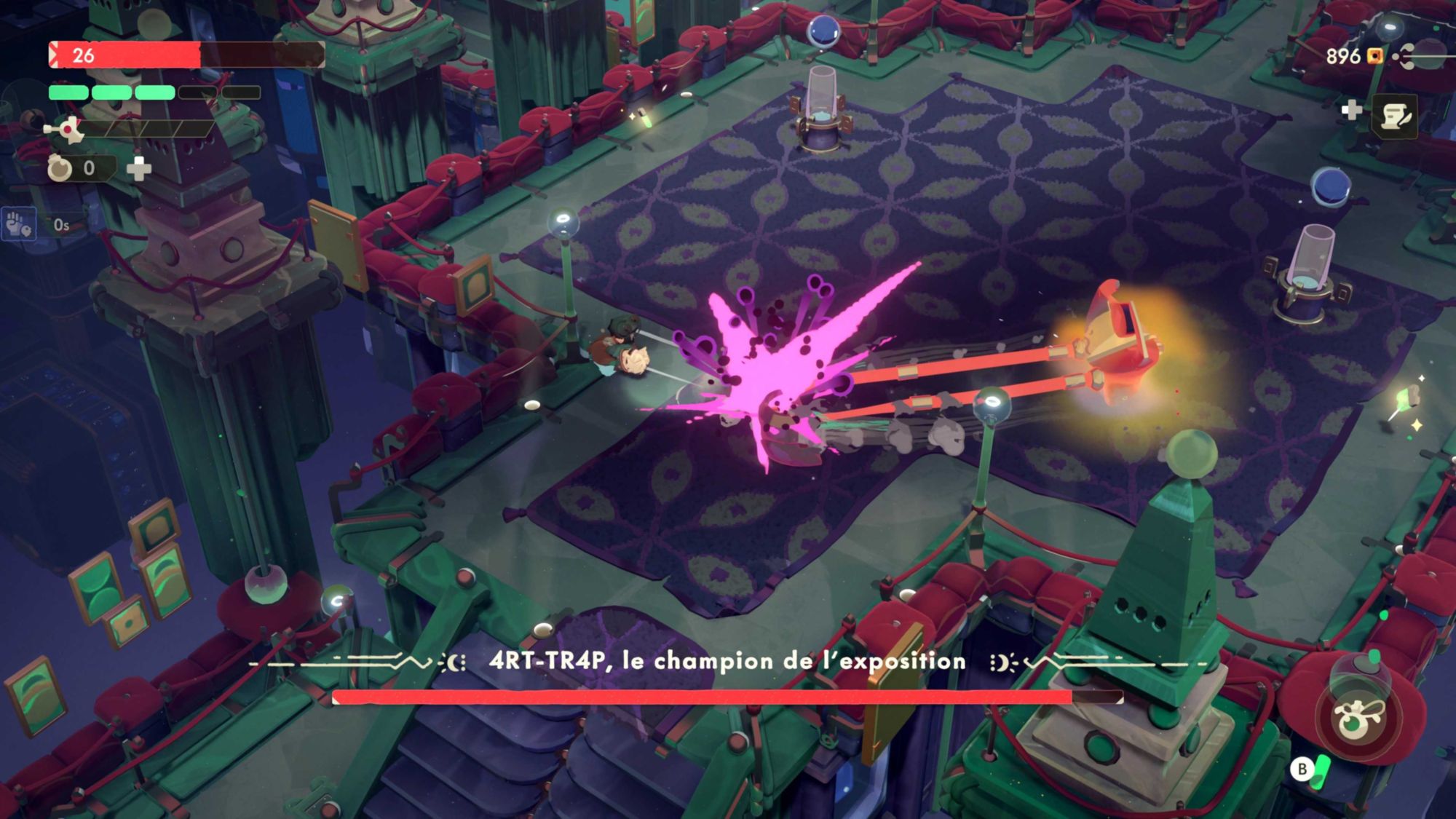Open the scroll and quill journal icon
1456x819 pixels.
point(1395,116)
